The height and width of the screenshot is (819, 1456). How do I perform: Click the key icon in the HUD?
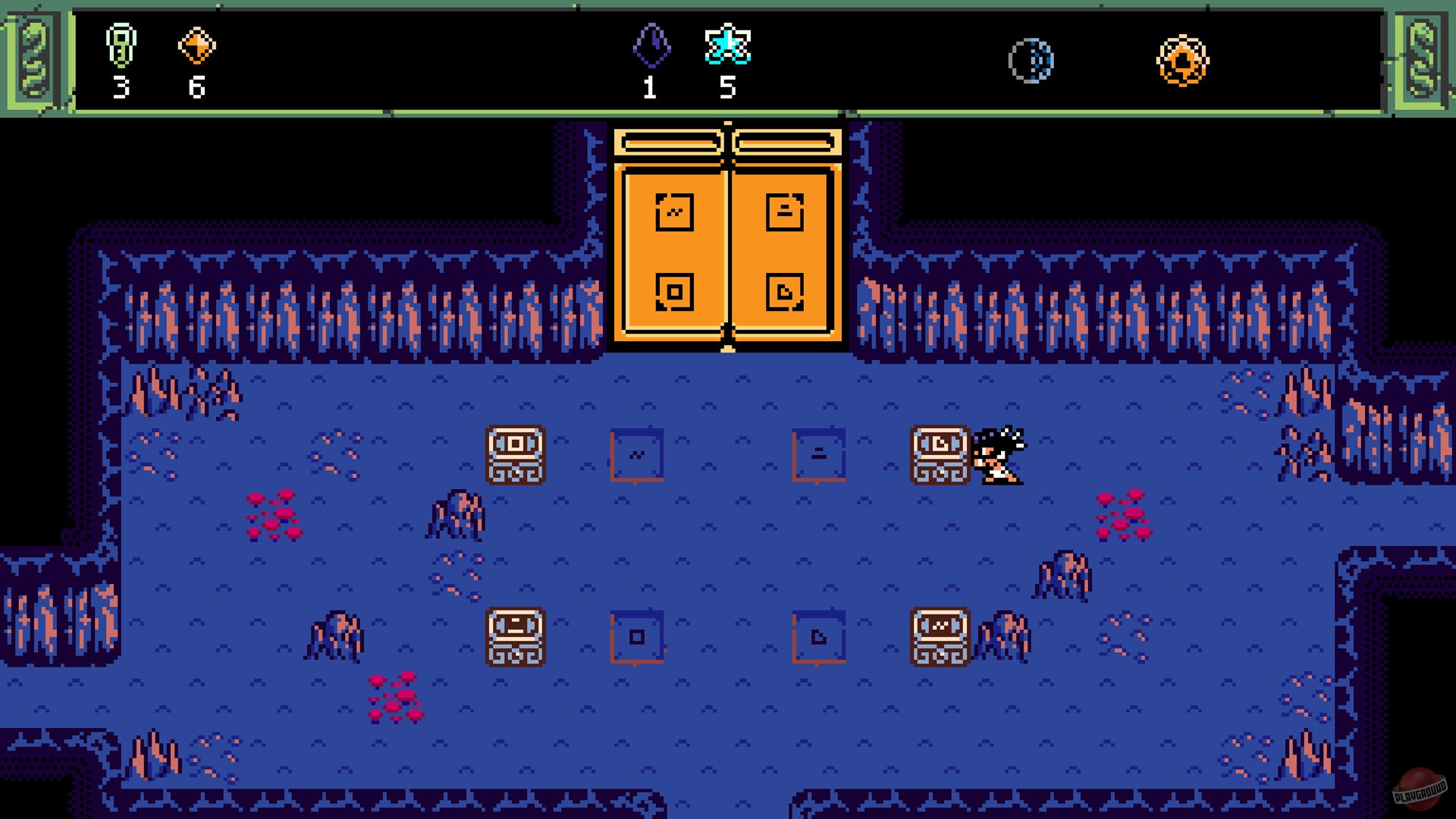click(x=121, y=47)
